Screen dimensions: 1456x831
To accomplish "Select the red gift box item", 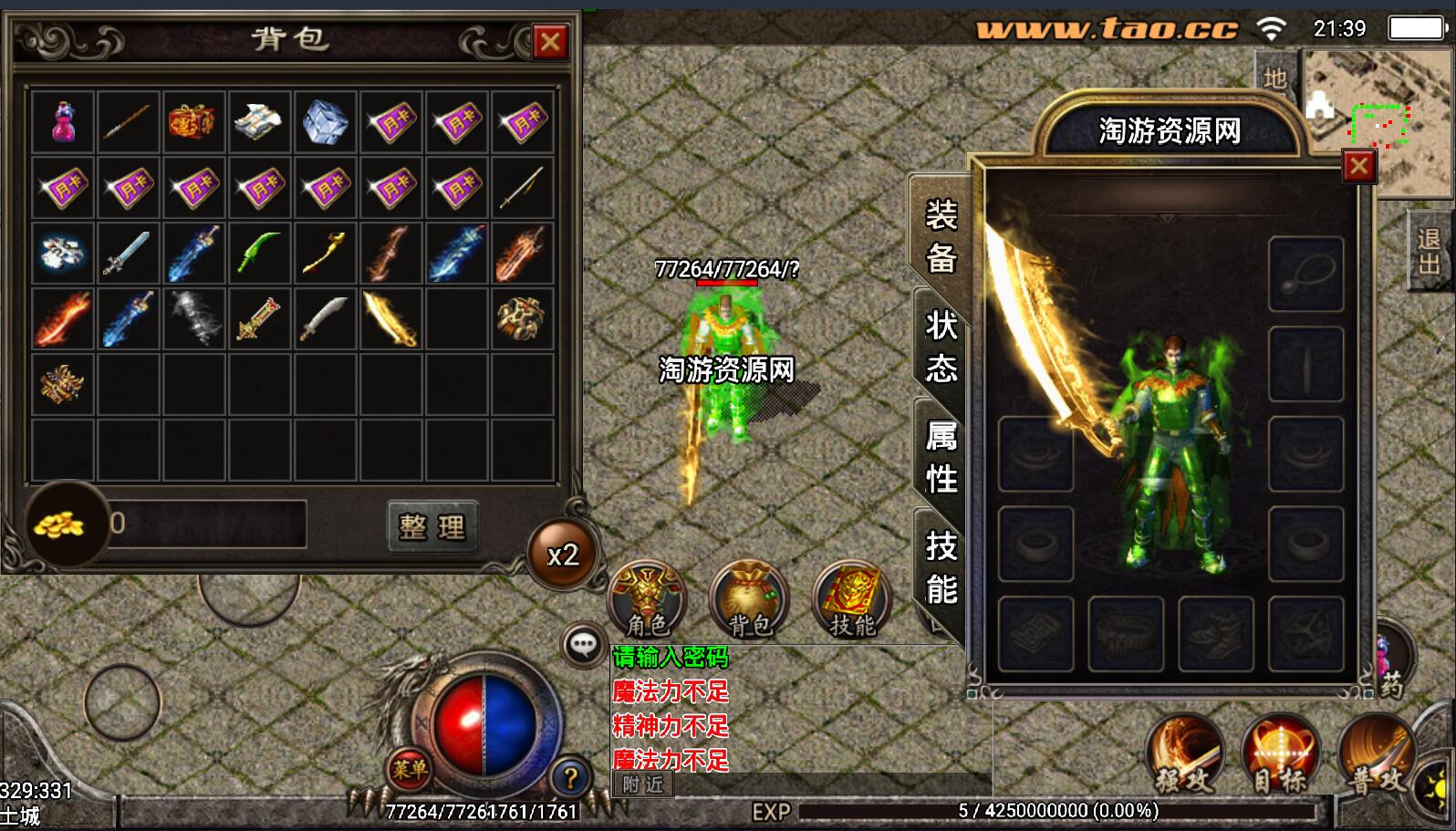I will coord(193,122).
